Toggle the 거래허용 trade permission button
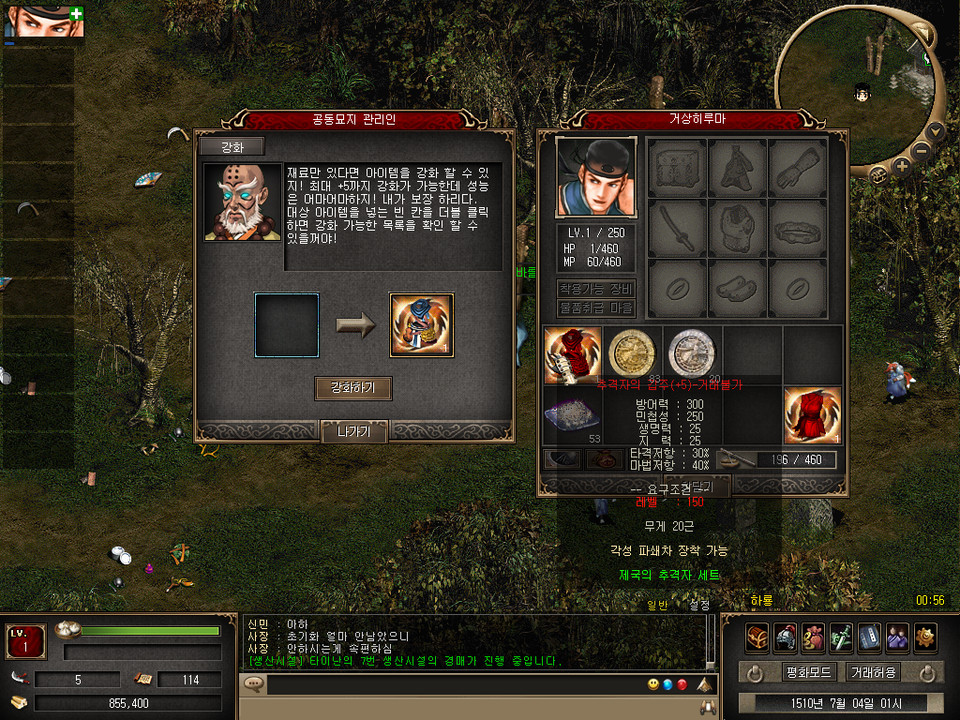The height and width of the screenshot is (720, 960). tap(873, 672)
